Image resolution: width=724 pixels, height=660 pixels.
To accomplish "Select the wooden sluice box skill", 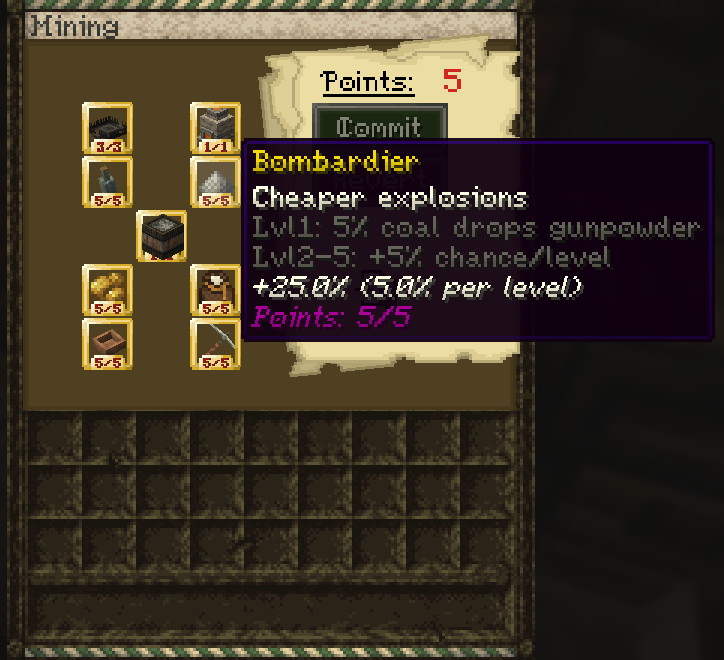I will point(107,343).
